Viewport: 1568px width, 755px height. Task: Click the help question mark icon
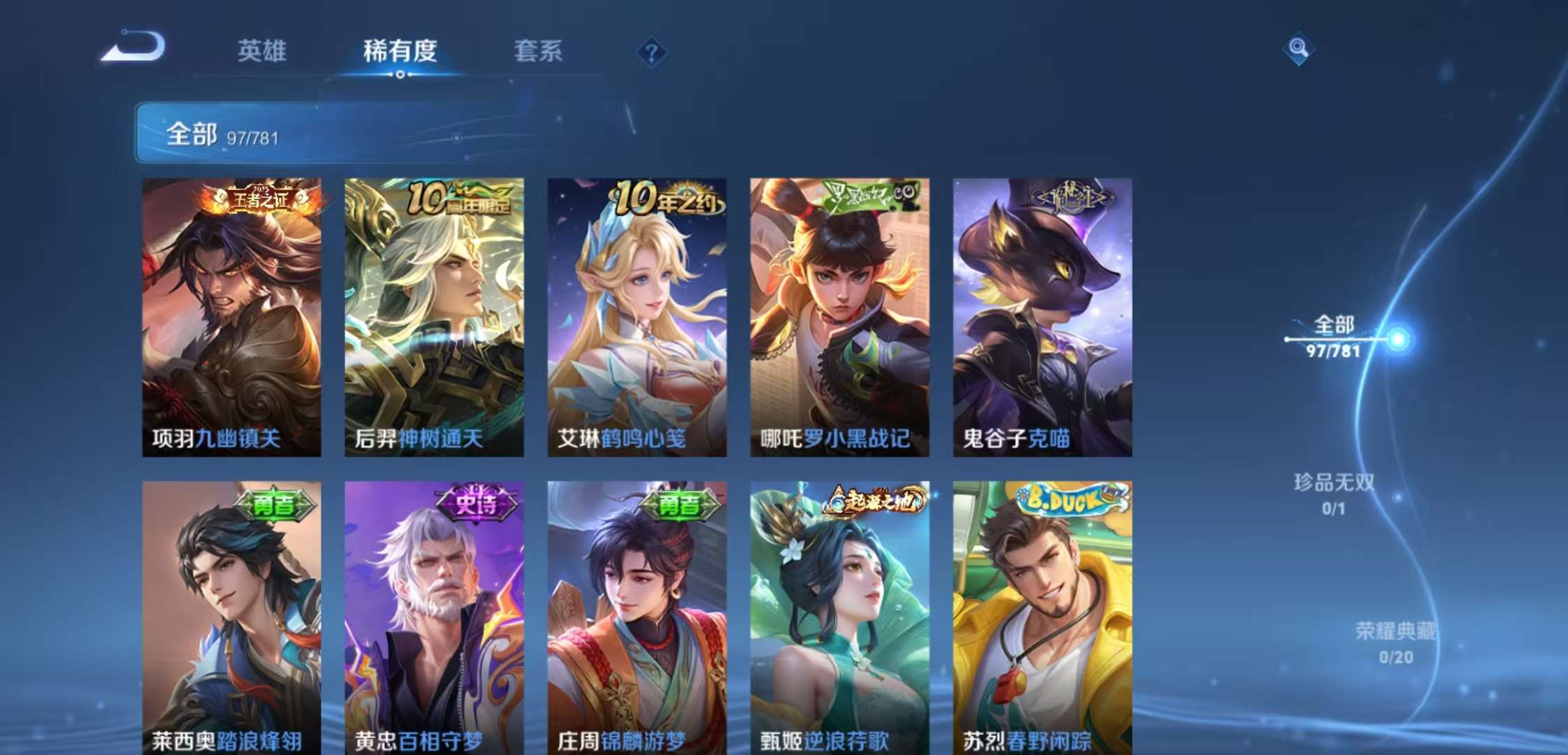coord(651,52)
